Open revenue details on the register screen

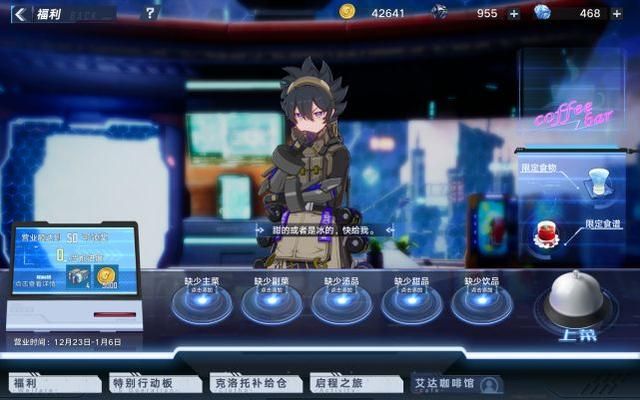pyautogui.click(x=38, y=283)
